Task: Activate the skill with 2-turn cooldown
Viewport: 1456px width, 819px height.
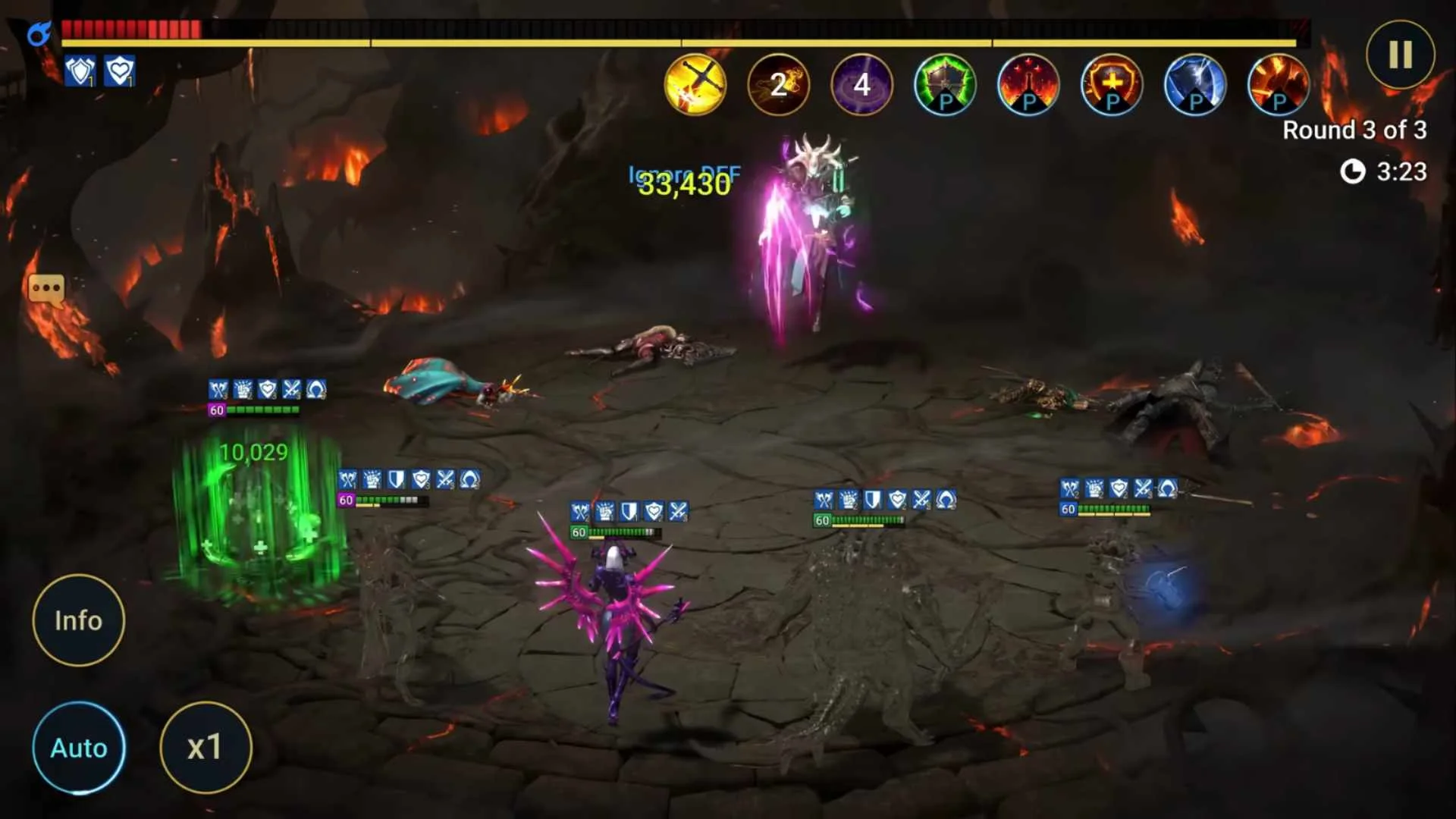Action: [777, 85]
